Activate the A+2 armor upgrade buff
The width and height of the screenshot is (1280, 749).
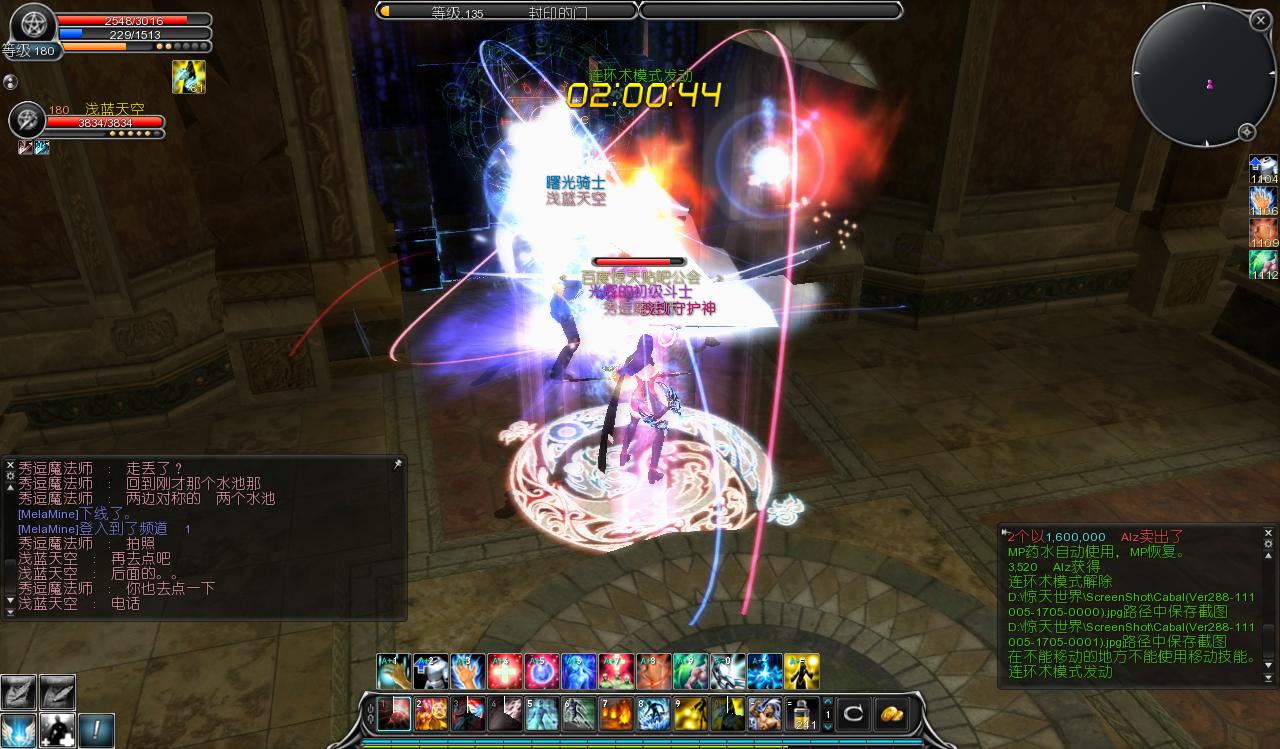click(431, 672)
